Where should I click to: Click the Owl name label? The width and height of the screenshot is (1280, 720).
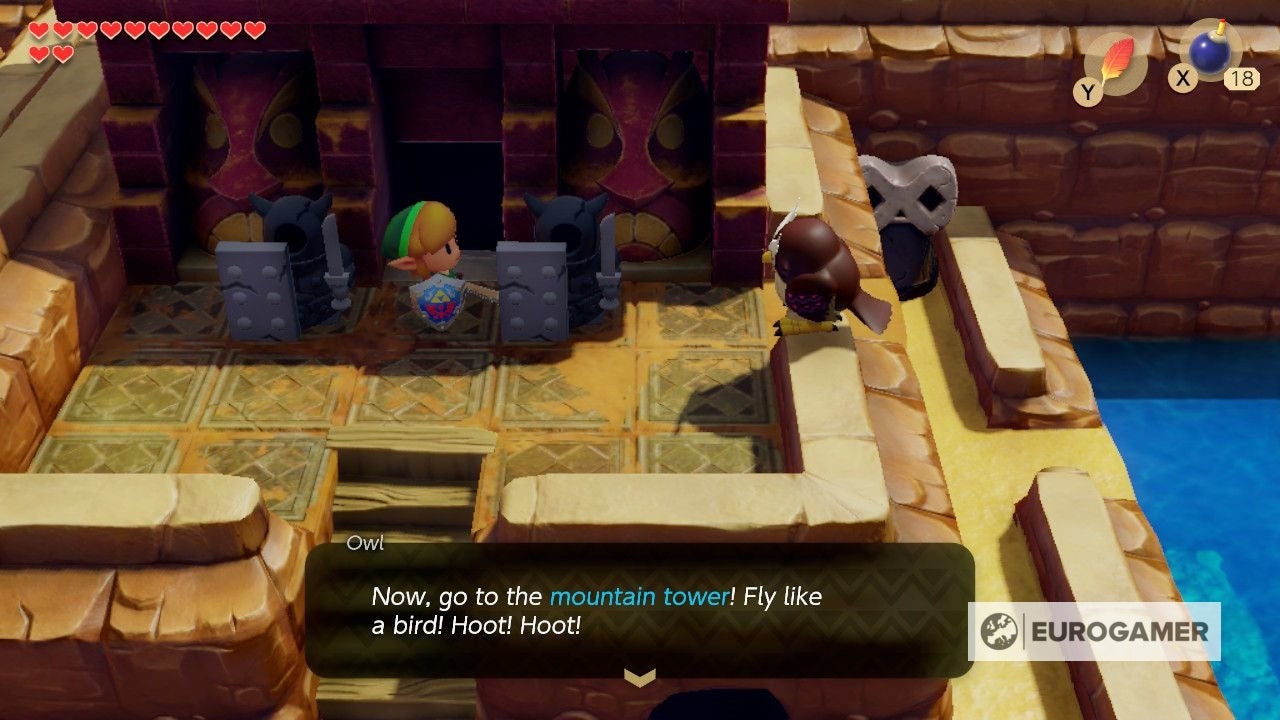point(367,544)
